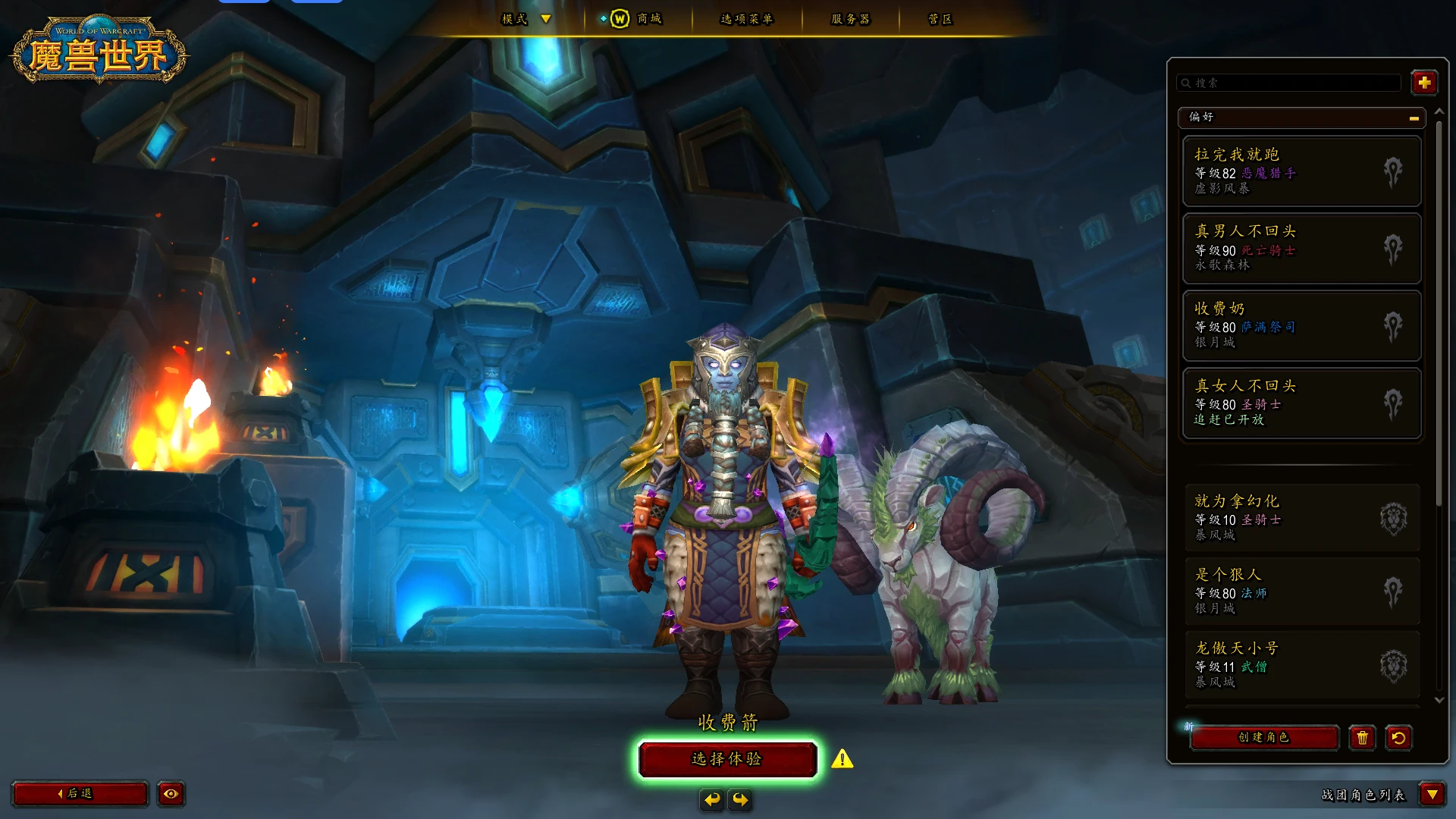Click the red plus button beside search
This screenshot has height=819, width=1456.
tap(1424, 83)
